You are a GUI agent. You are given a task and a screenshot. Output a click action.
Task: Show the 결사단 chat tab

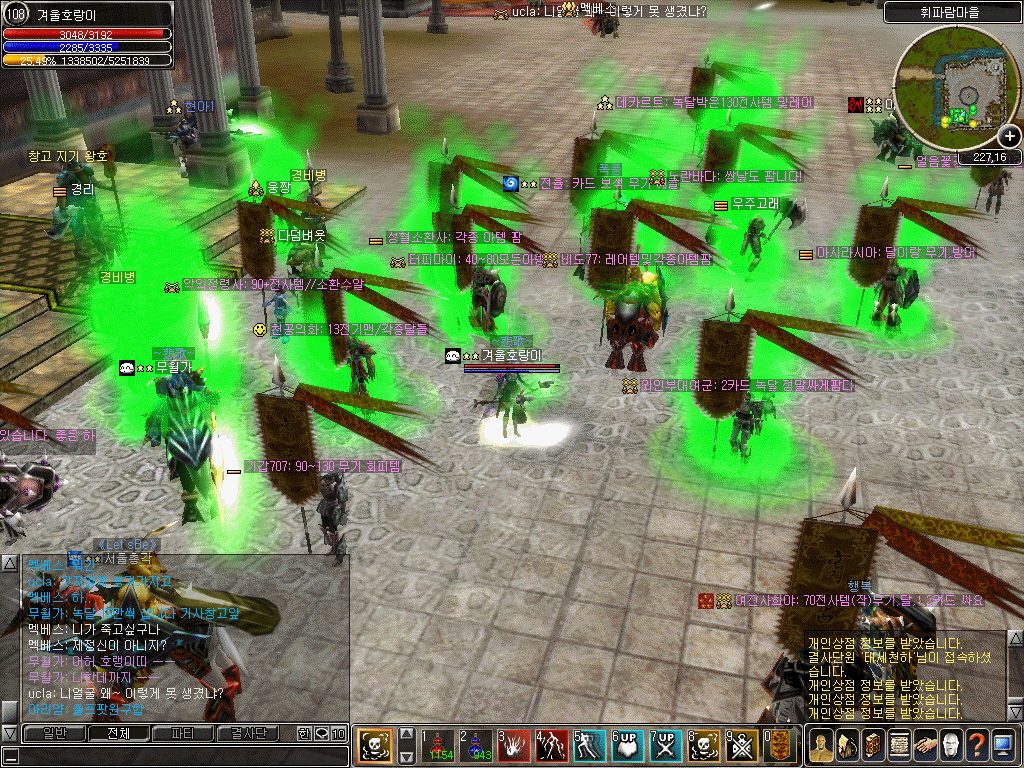click(246, 733)
